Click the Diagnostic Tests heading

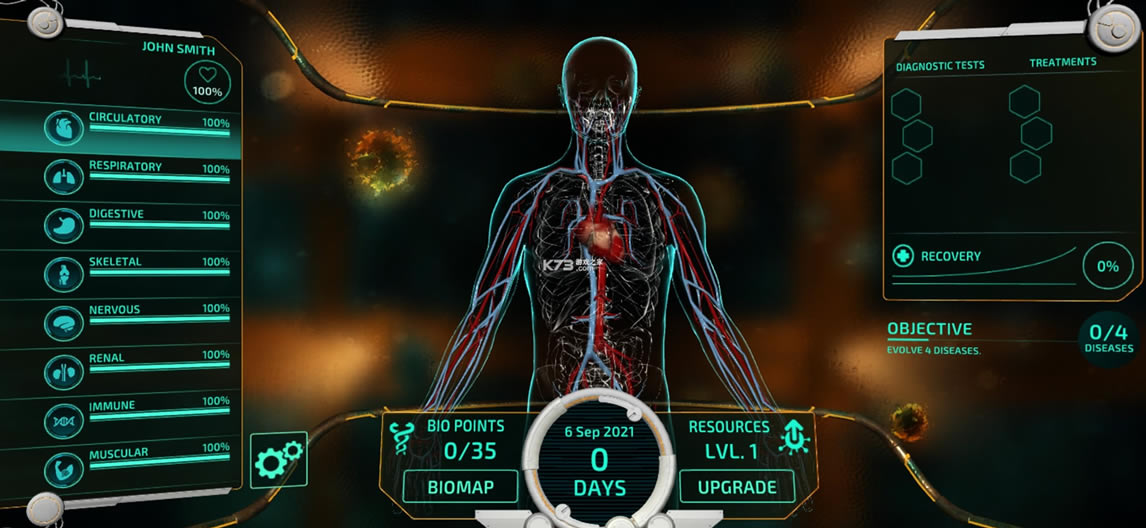(x=940, y=65)
